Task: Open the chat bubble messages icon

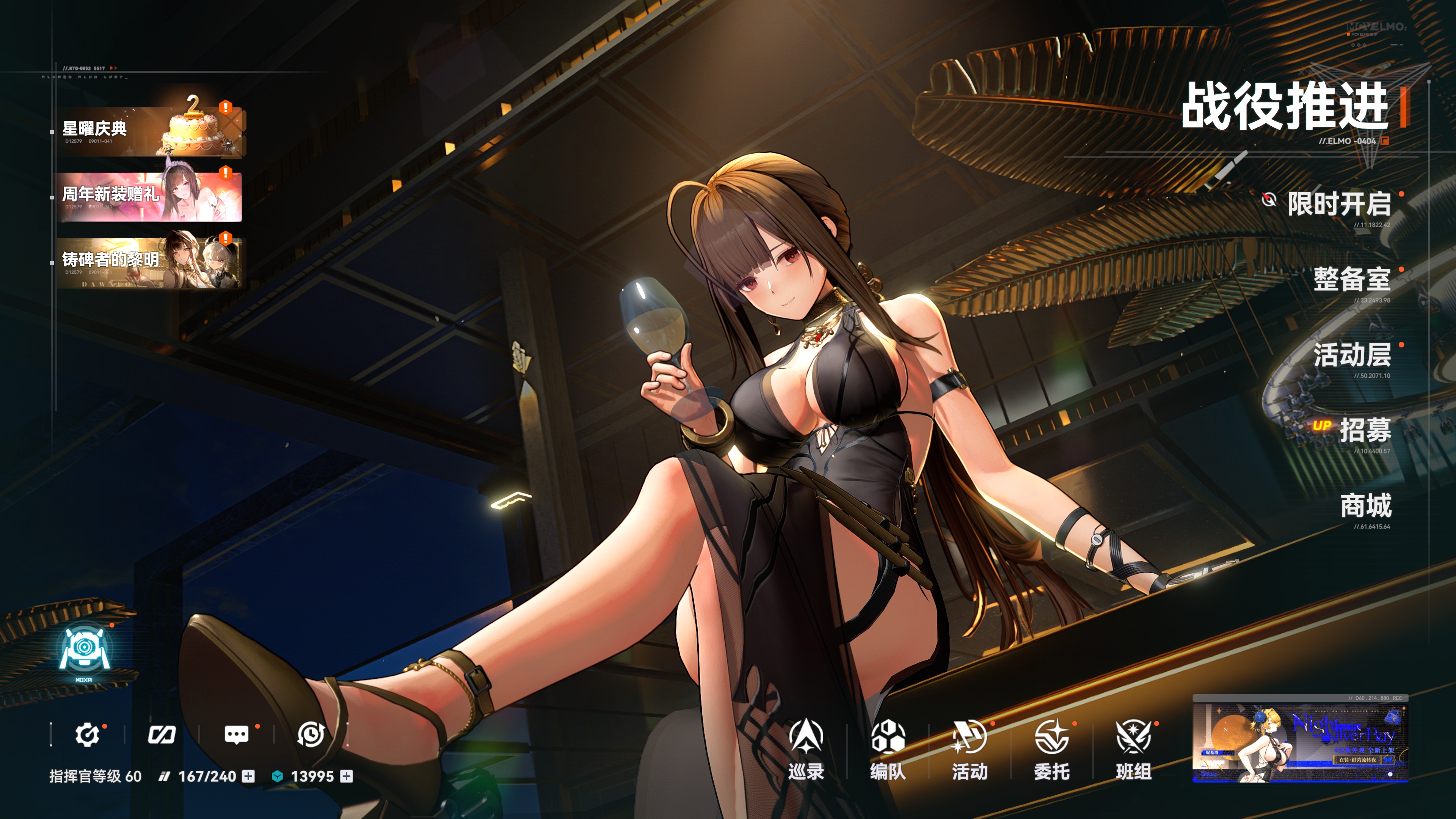Action: click(236, 734)
